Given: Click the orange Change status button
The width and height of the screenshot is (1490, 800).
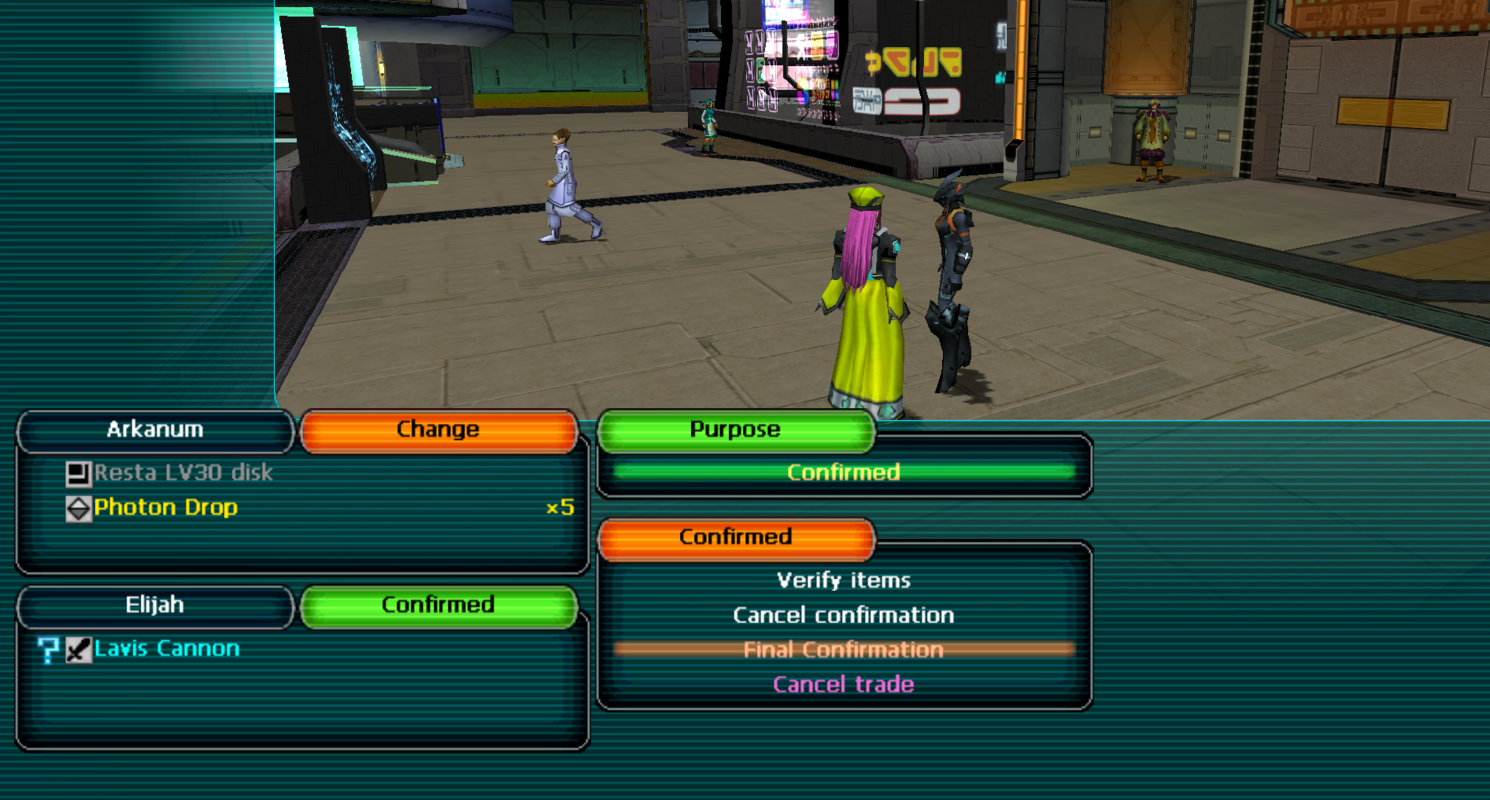Looking at the screenshot, I should [438, 430].
